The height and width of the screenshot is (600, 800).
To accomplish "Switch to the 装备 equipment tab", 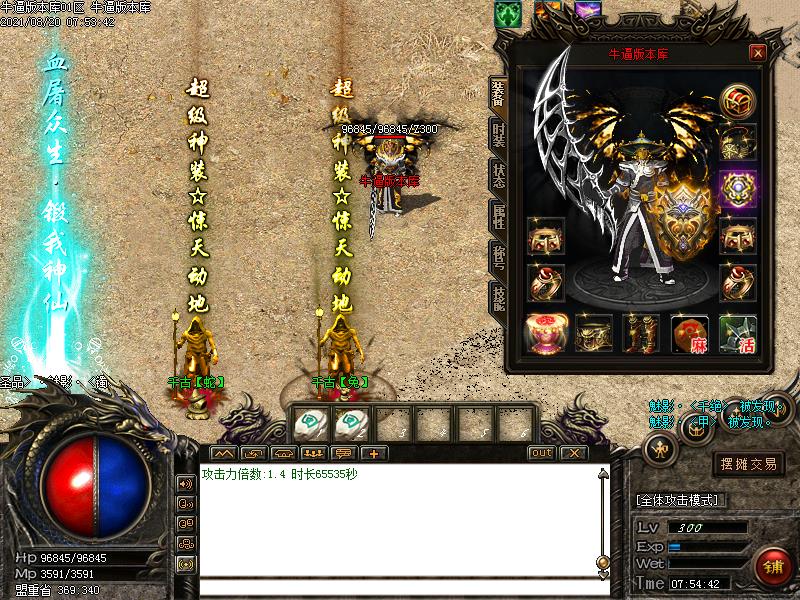I will point(498,94).
